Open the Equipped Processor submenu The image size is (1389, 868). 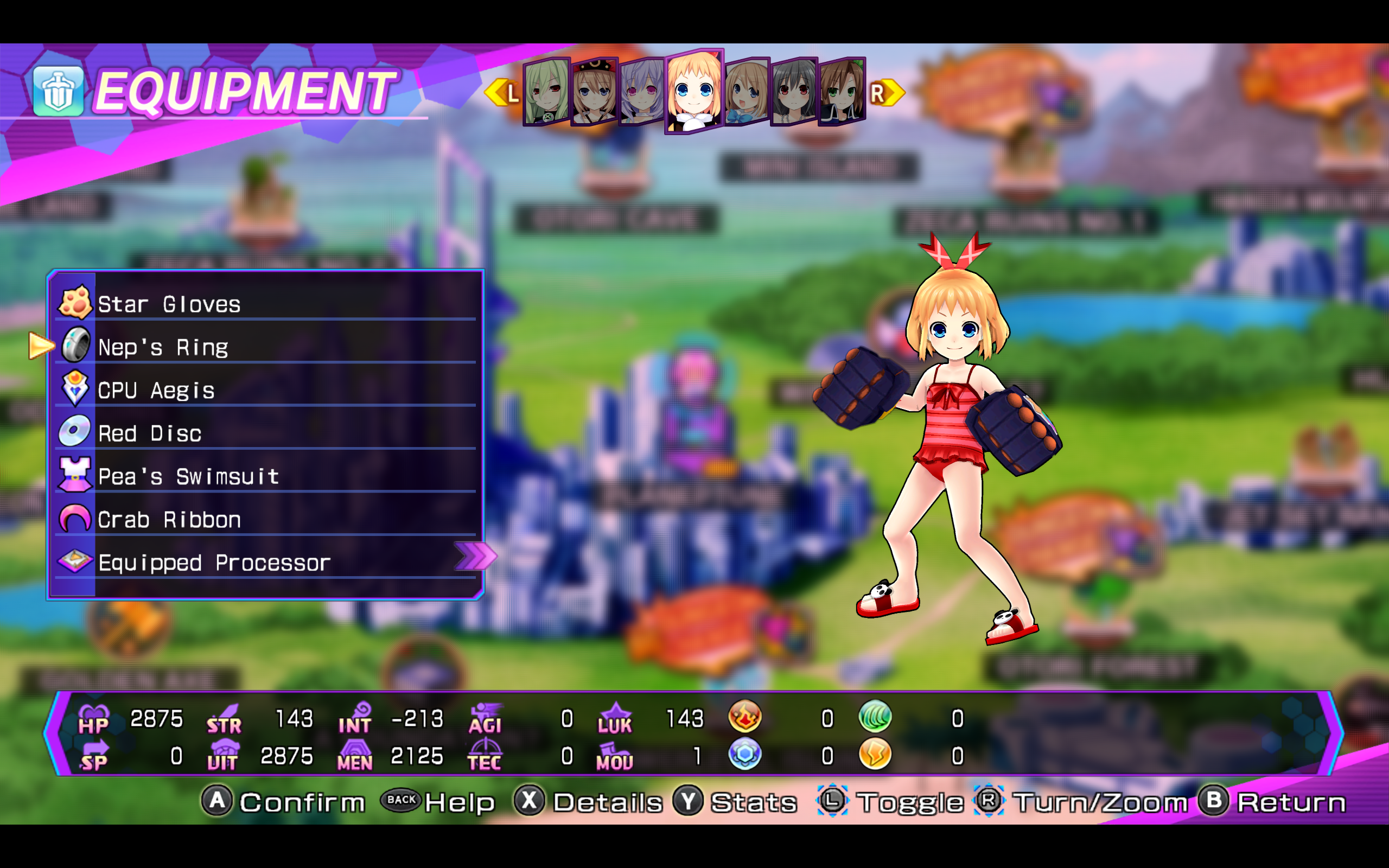coord(265,563)
